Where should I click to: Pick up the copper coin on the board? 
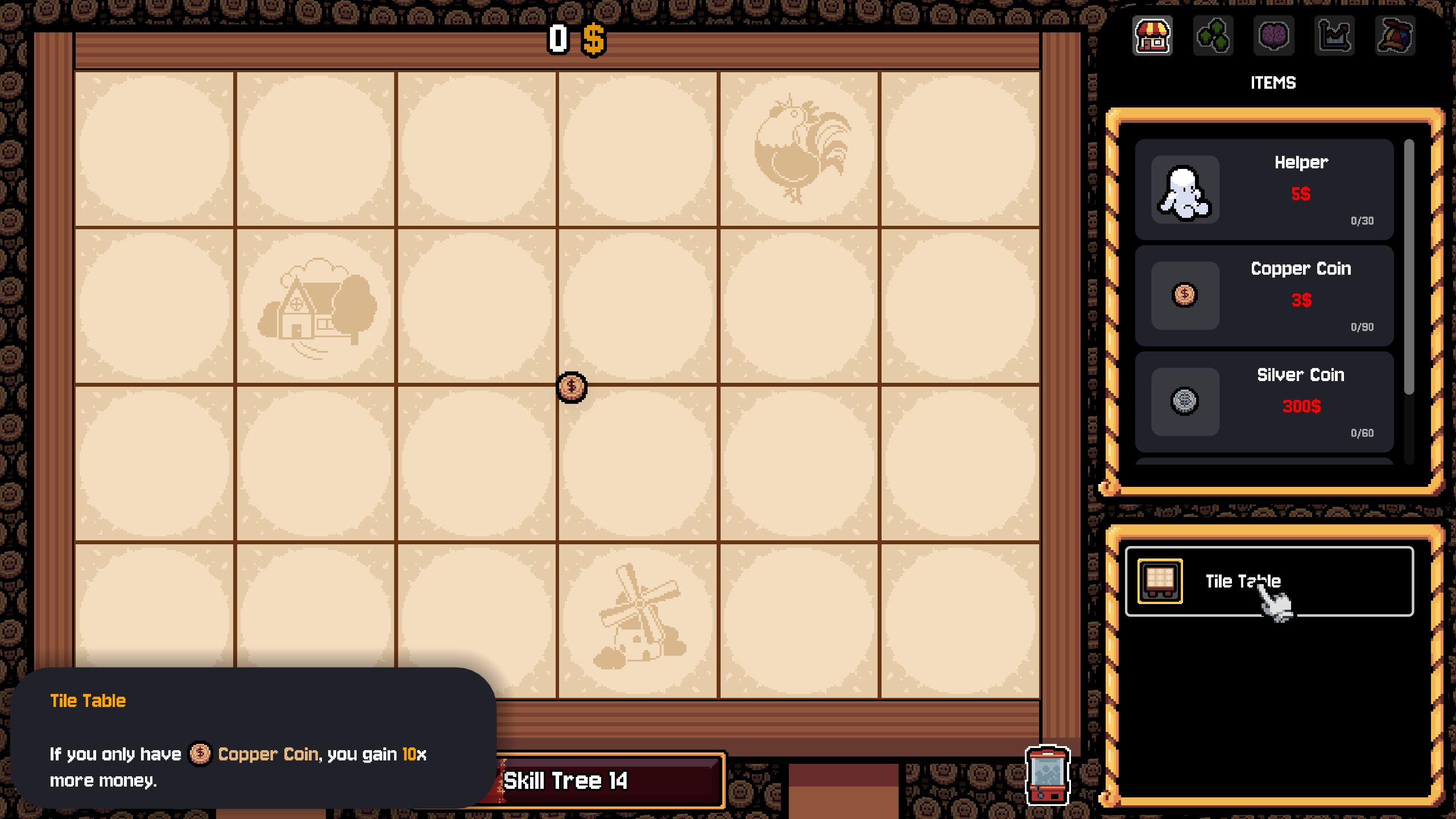click(x=572, y=387)
